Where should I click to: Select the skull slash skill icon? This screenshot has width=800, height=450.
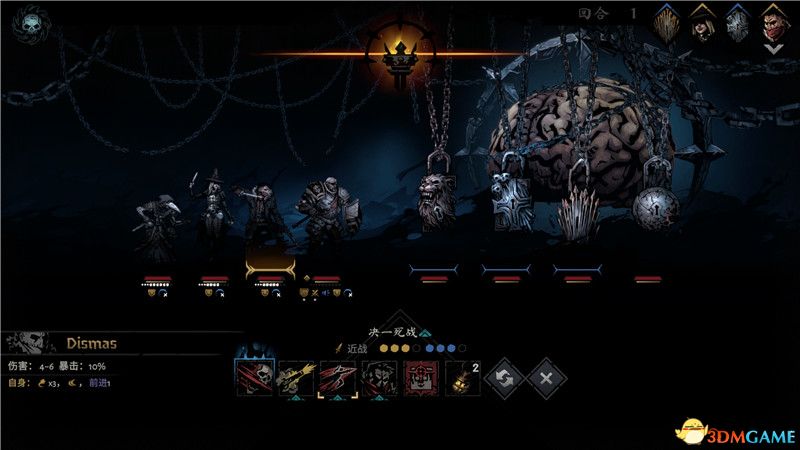(x=253, y=379)
